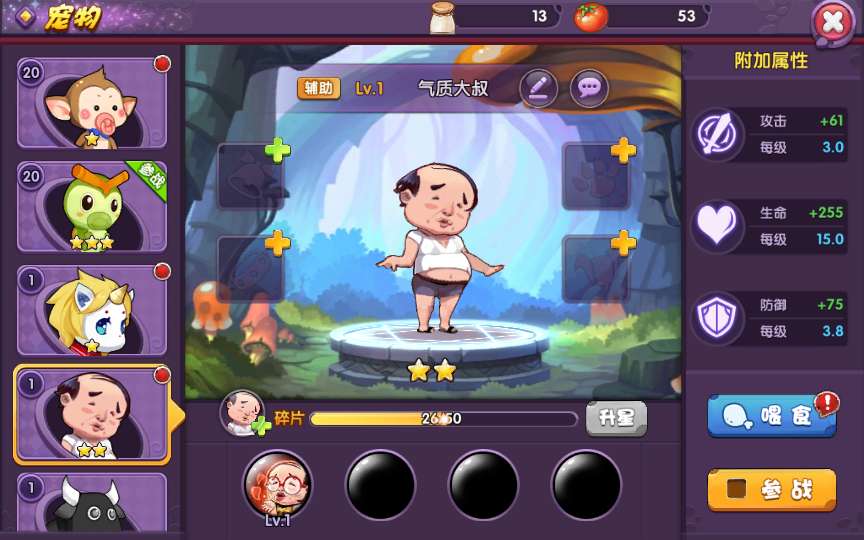Select the white unicorn pet card
The width and height of the screenshot is (864, 540).
tap(91, 312)
